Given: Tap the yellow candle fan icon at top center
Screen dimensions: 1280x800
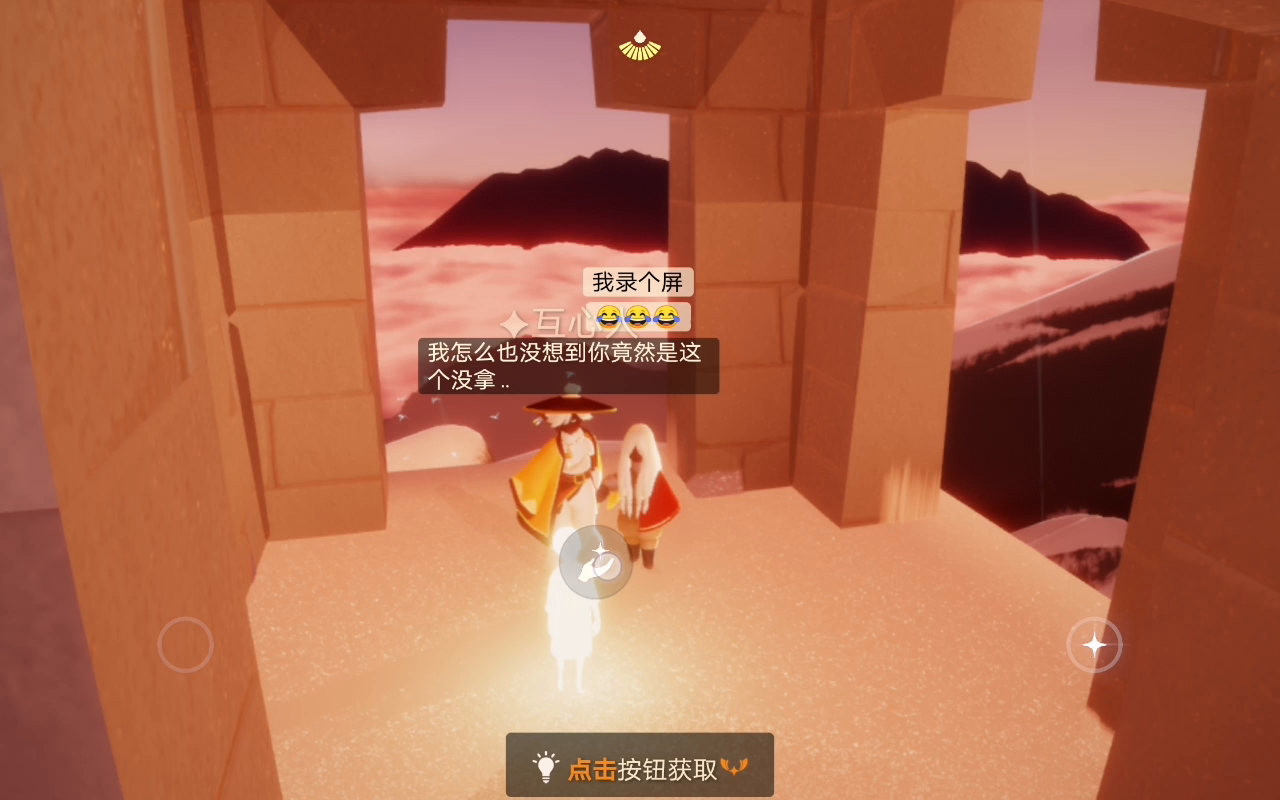Looking at the screenshot, I should 642,53.
